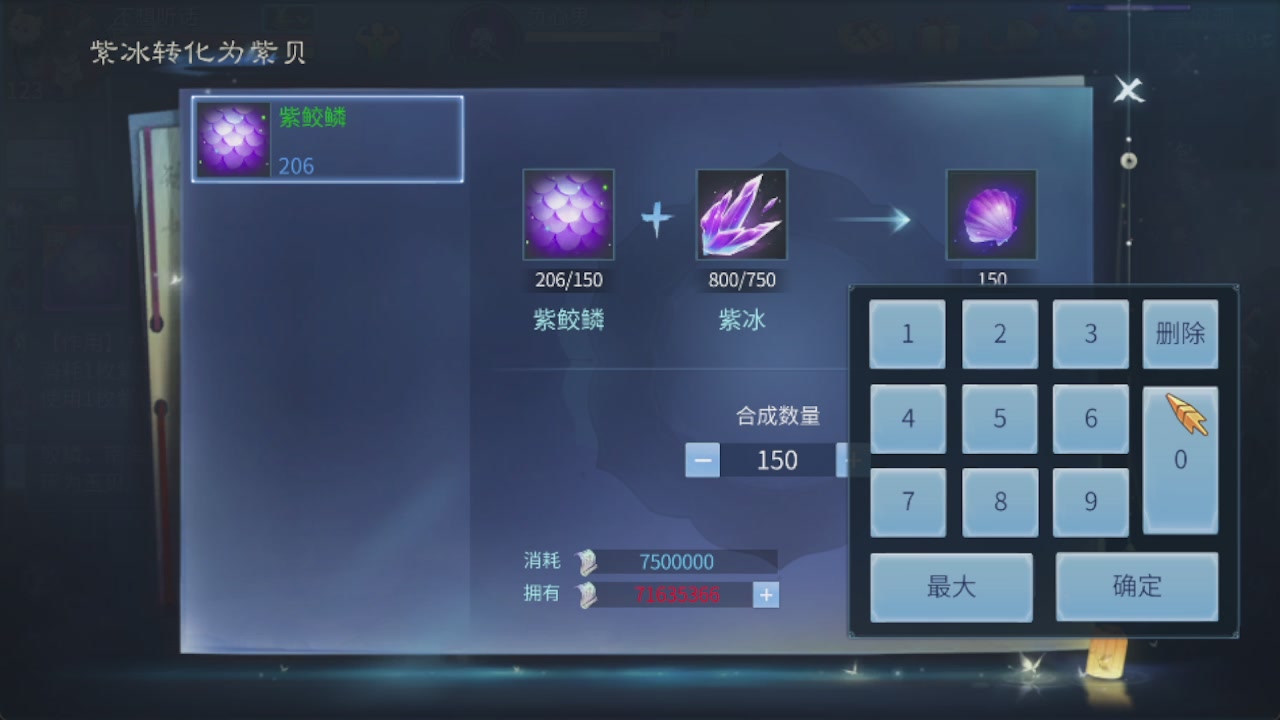Click the 紫鲛鳞 purple scale ingredient icon
Screen dimensions: 1280x720
[567, 212]
